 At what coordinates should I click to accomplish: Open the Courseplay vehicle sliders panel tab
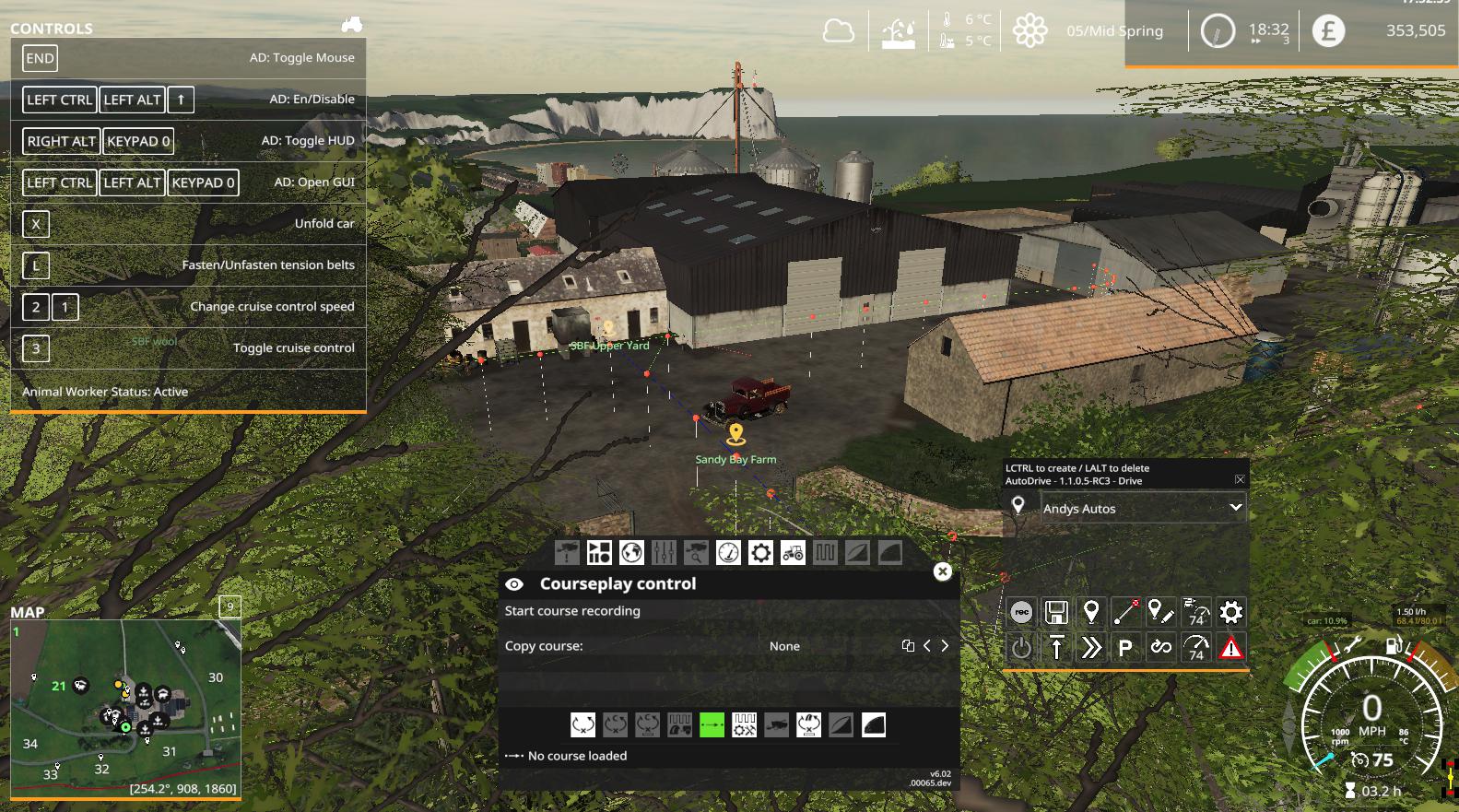664,554
